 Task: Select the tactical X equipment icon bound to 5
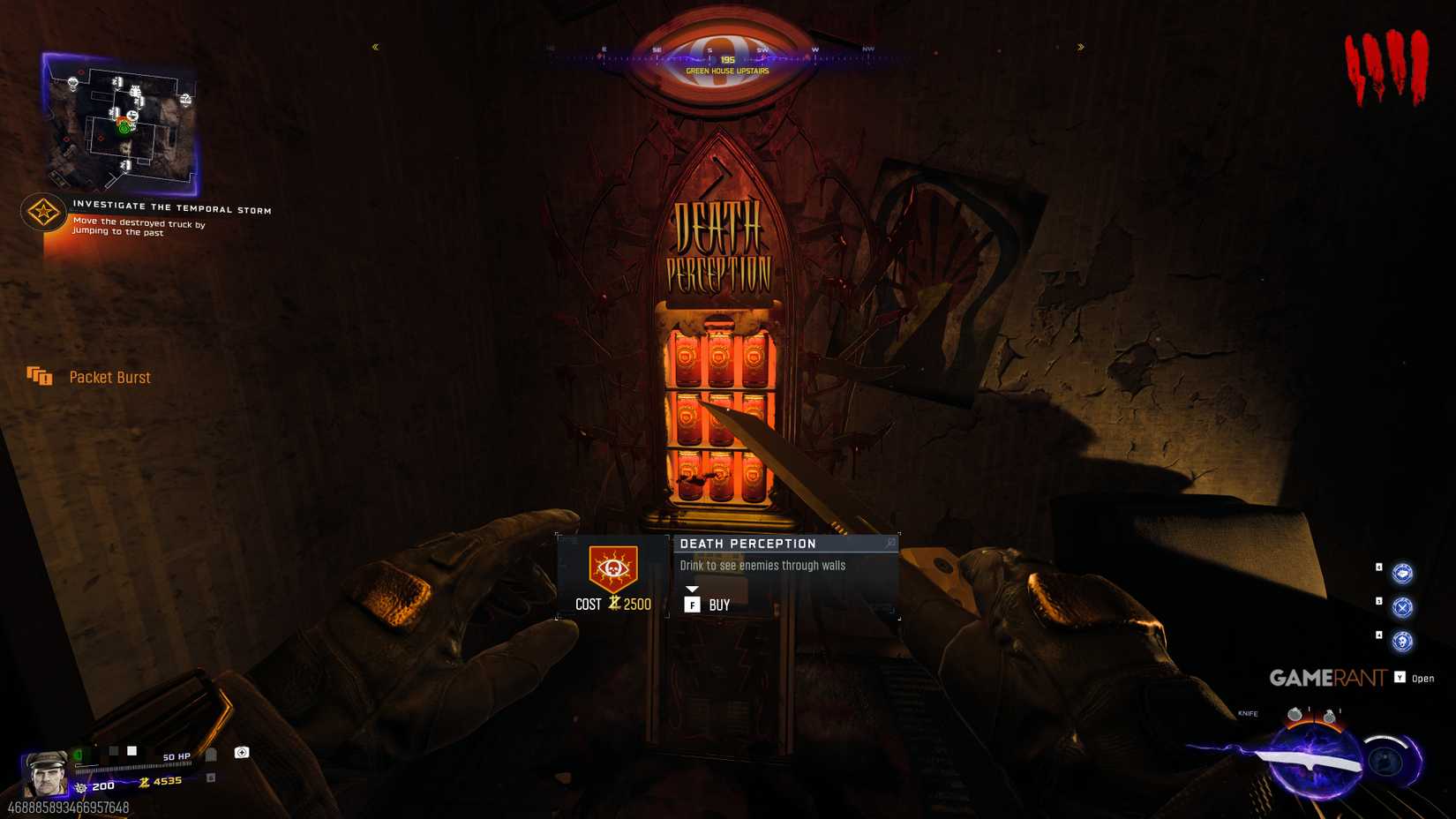[x=1403, y=606]
